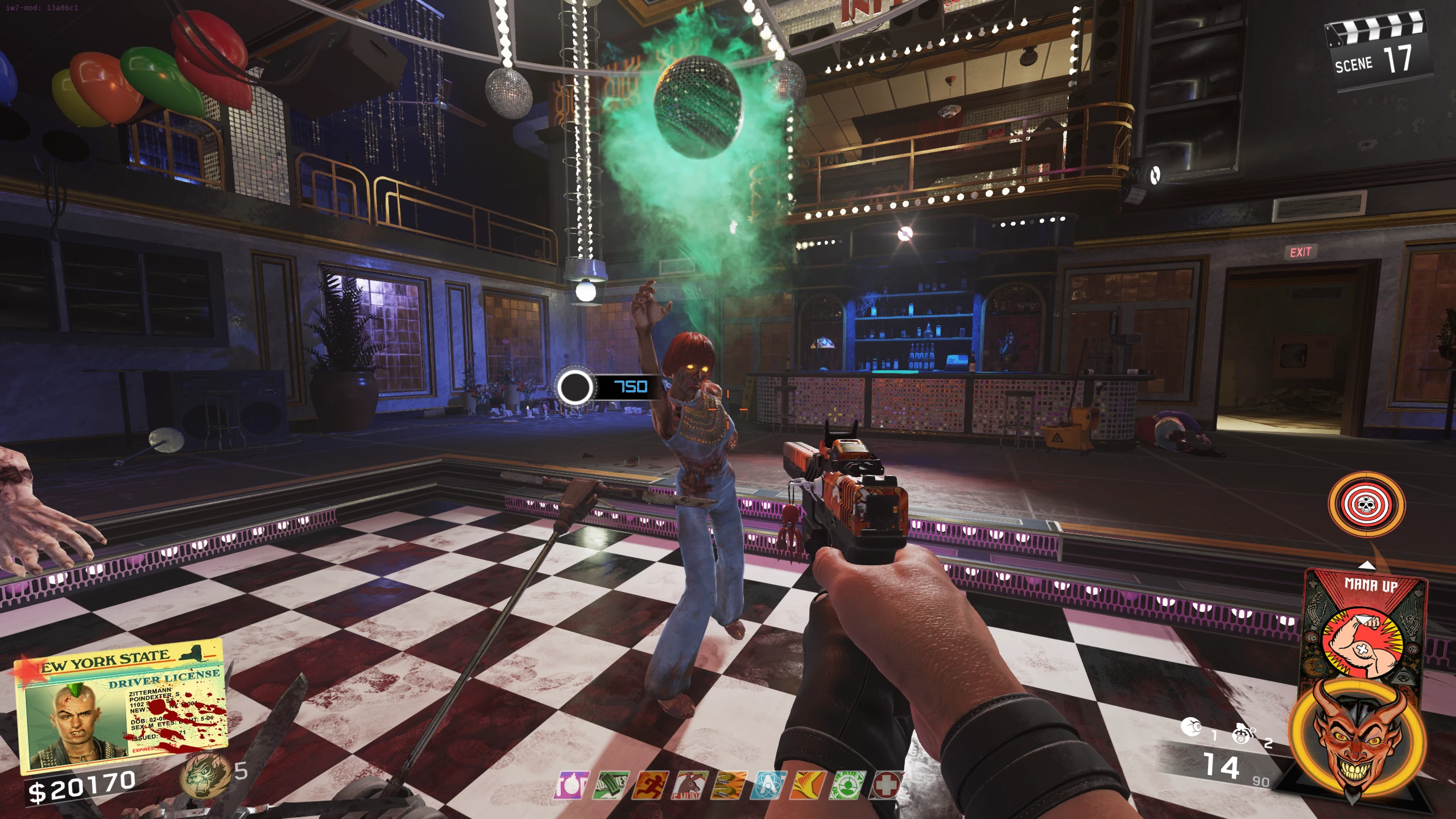Viewport: 1456px width, 819px height.
Task: Select the eyeball lethal grenade icon
Action: [1192, 727]
